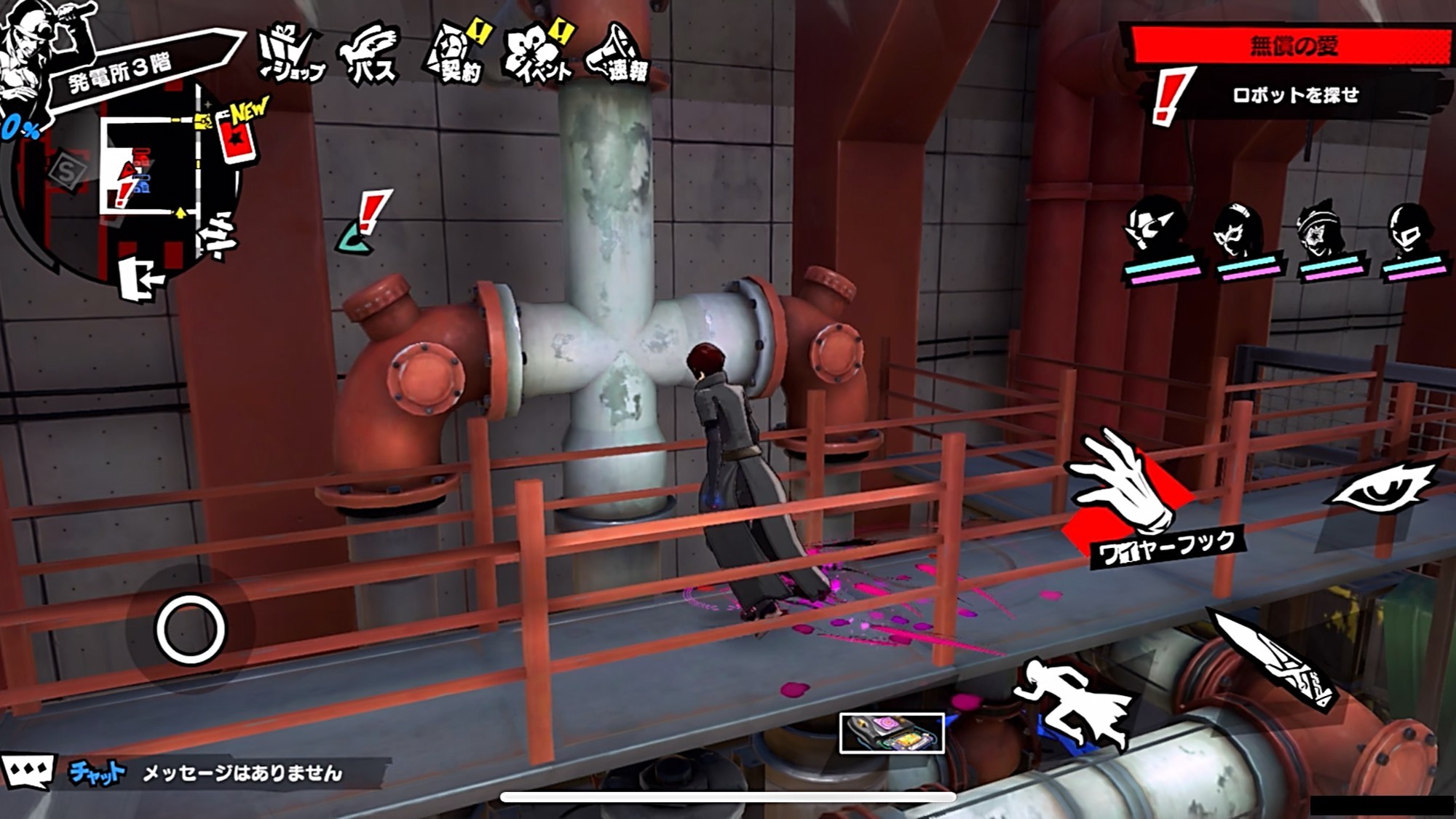Screen dimensions: 1456x819
Task: Expand the circular dungeon minimap
Action: 146,182
